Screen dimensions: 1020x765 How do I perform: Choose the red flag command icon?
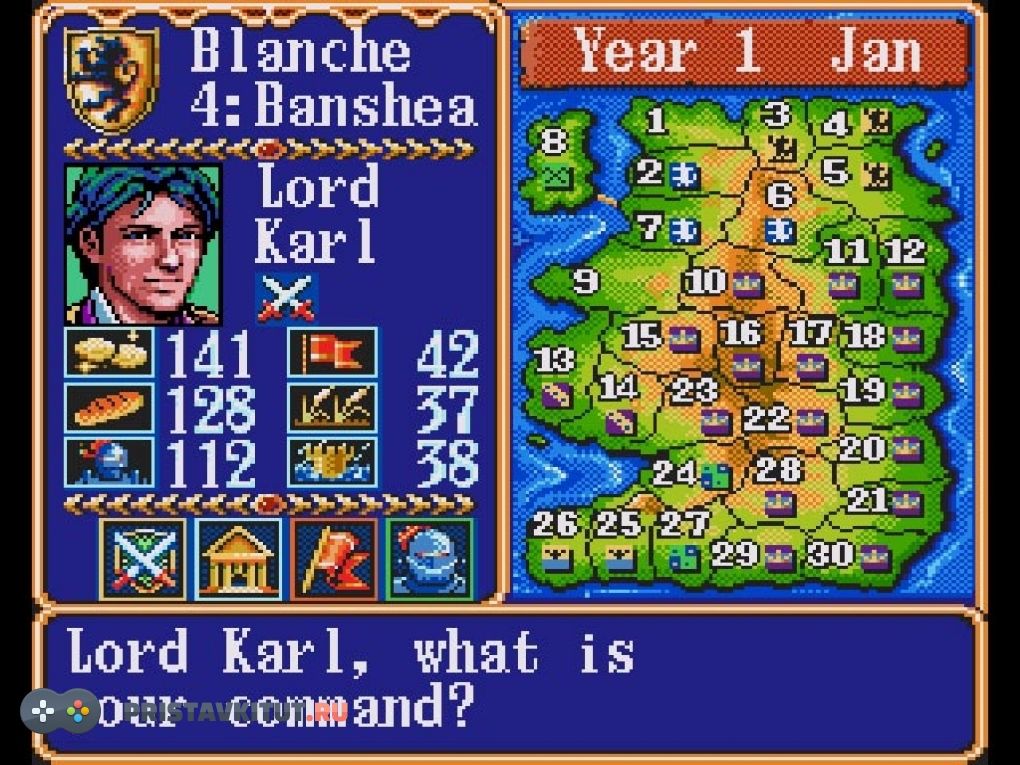pyautogui.click(x=334, y=558)
